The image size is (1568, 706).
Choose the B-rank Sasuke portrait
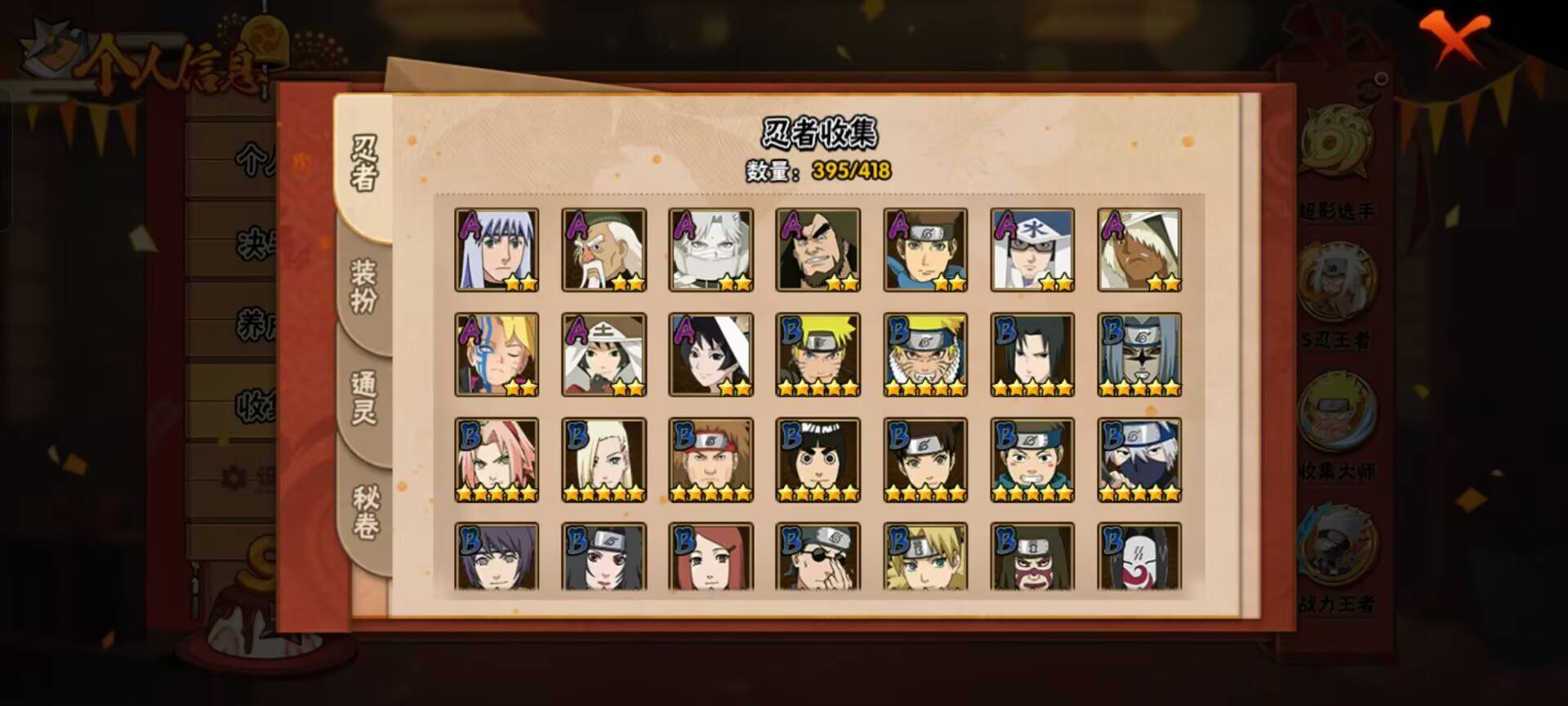1032,355
